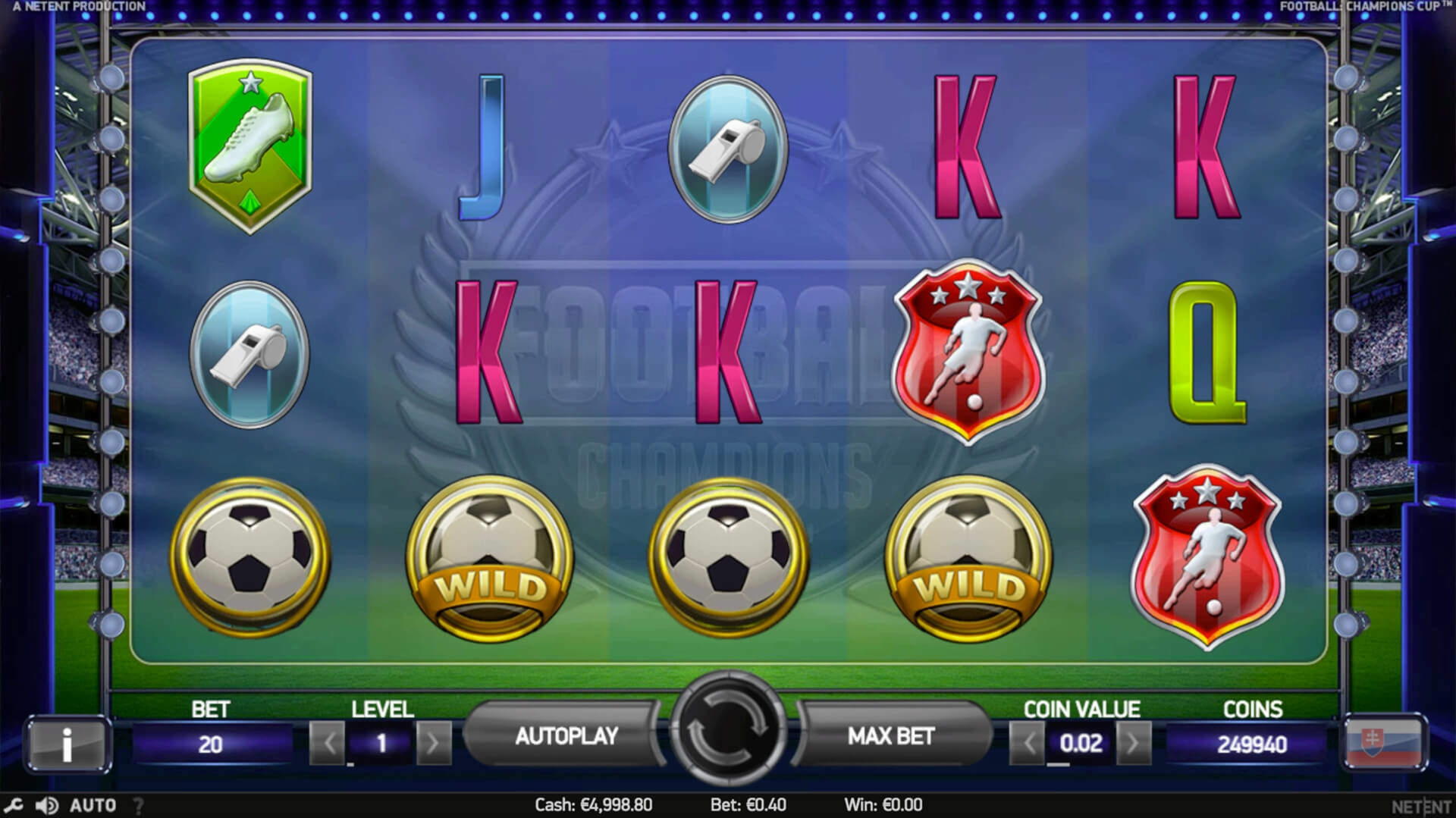Screen dimensions: 1456x818
Task: Decrease the bet level
Action: 328,743
